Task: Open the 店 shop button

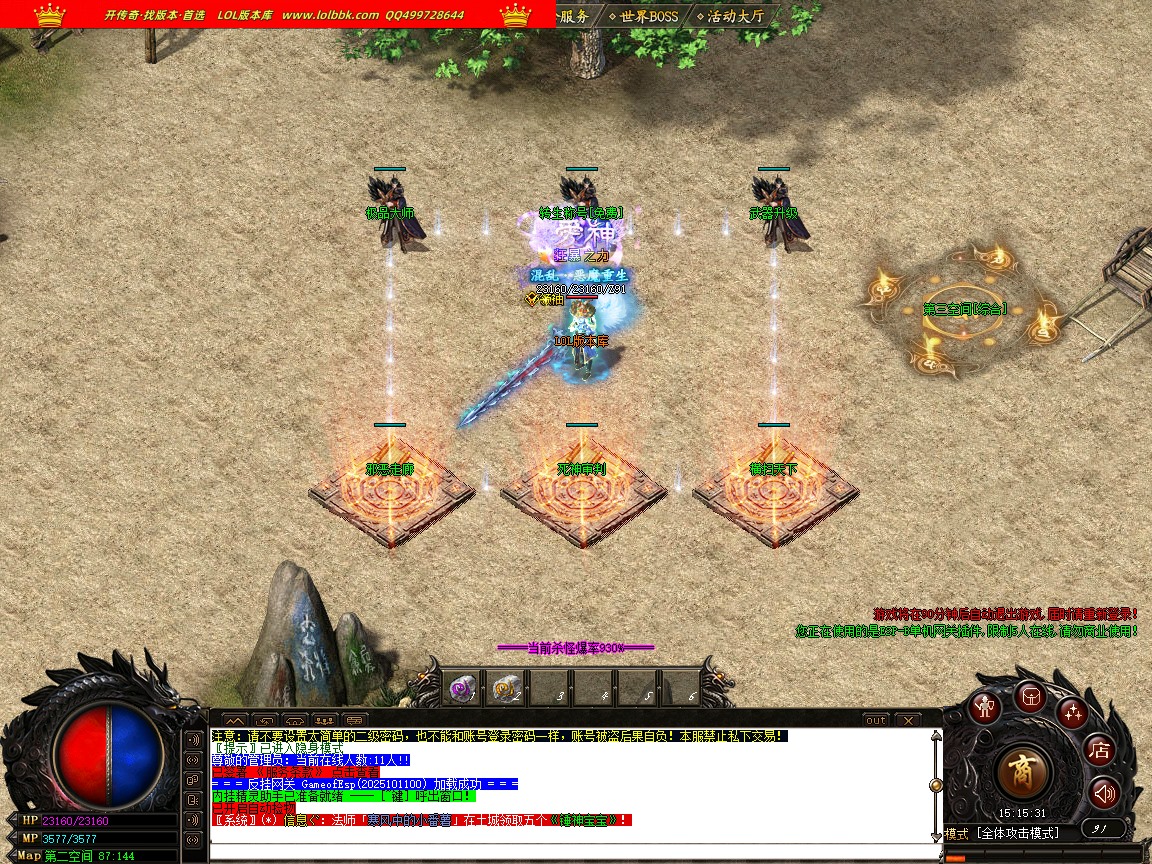Action: pyautogui.click(x=1100, y=749)
